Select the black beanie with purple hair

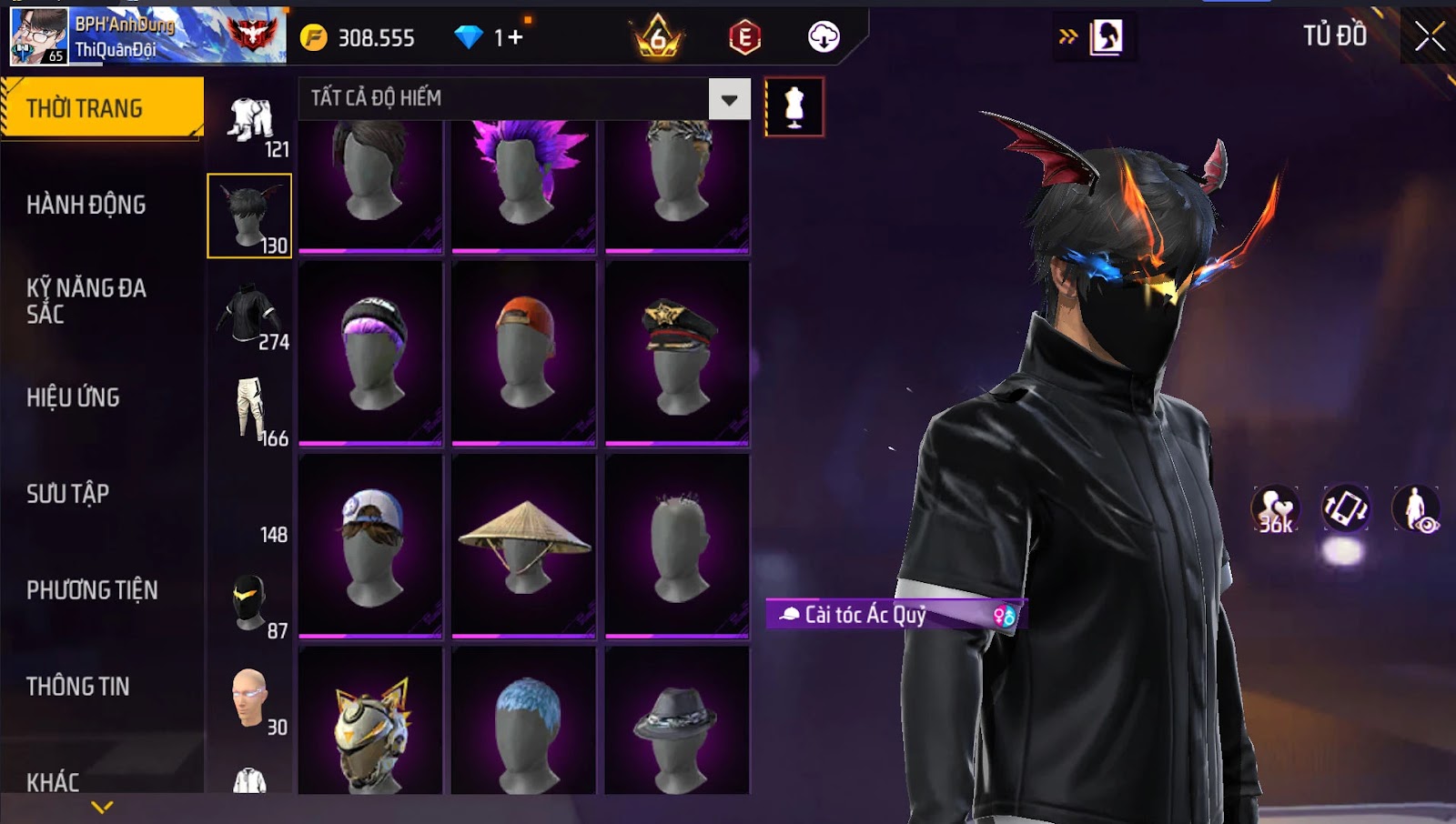point(371,353)
